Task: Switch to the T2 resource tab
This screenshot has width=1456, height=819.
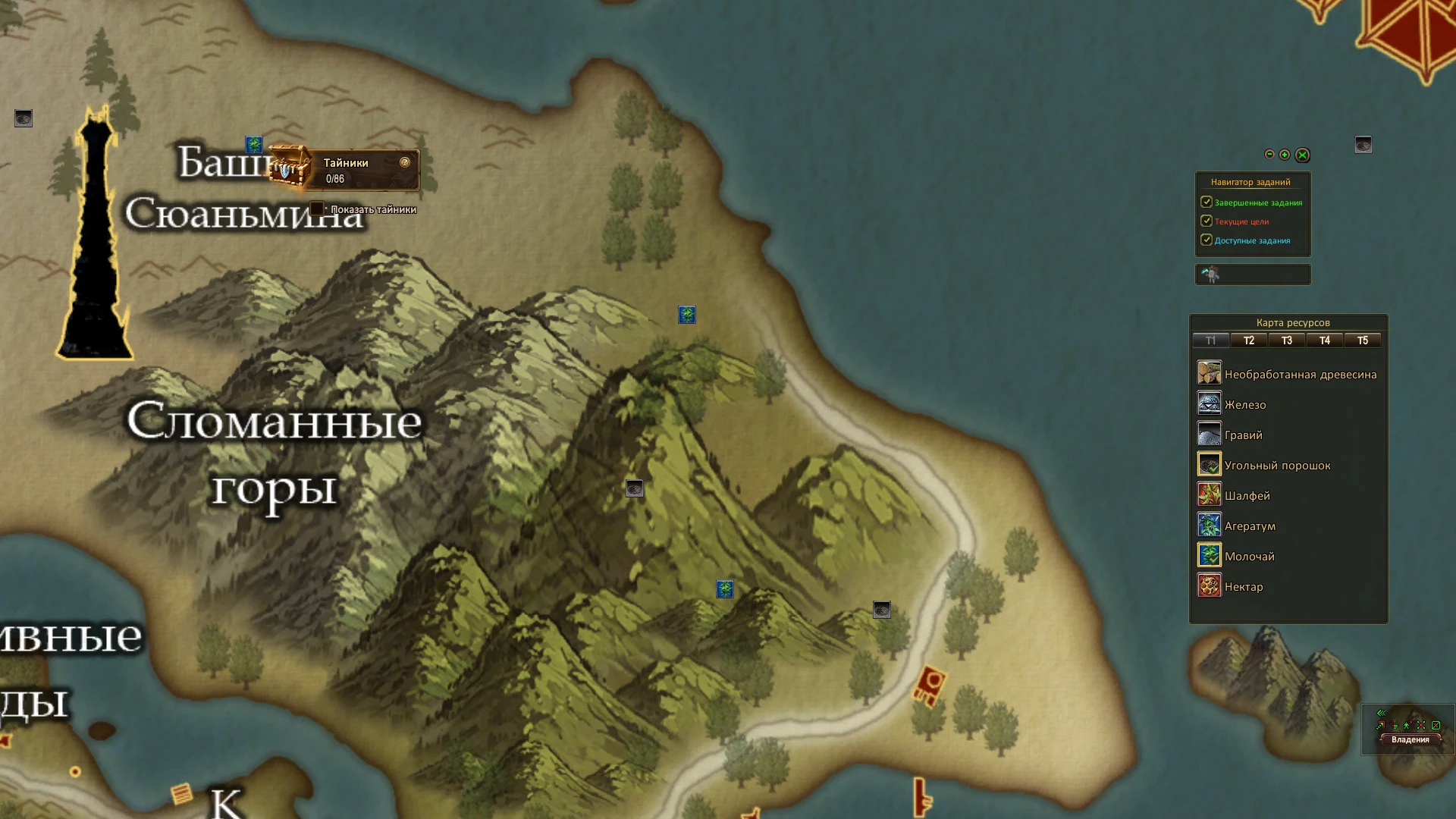Action: pyautogui.click(x=1249, y=340)
